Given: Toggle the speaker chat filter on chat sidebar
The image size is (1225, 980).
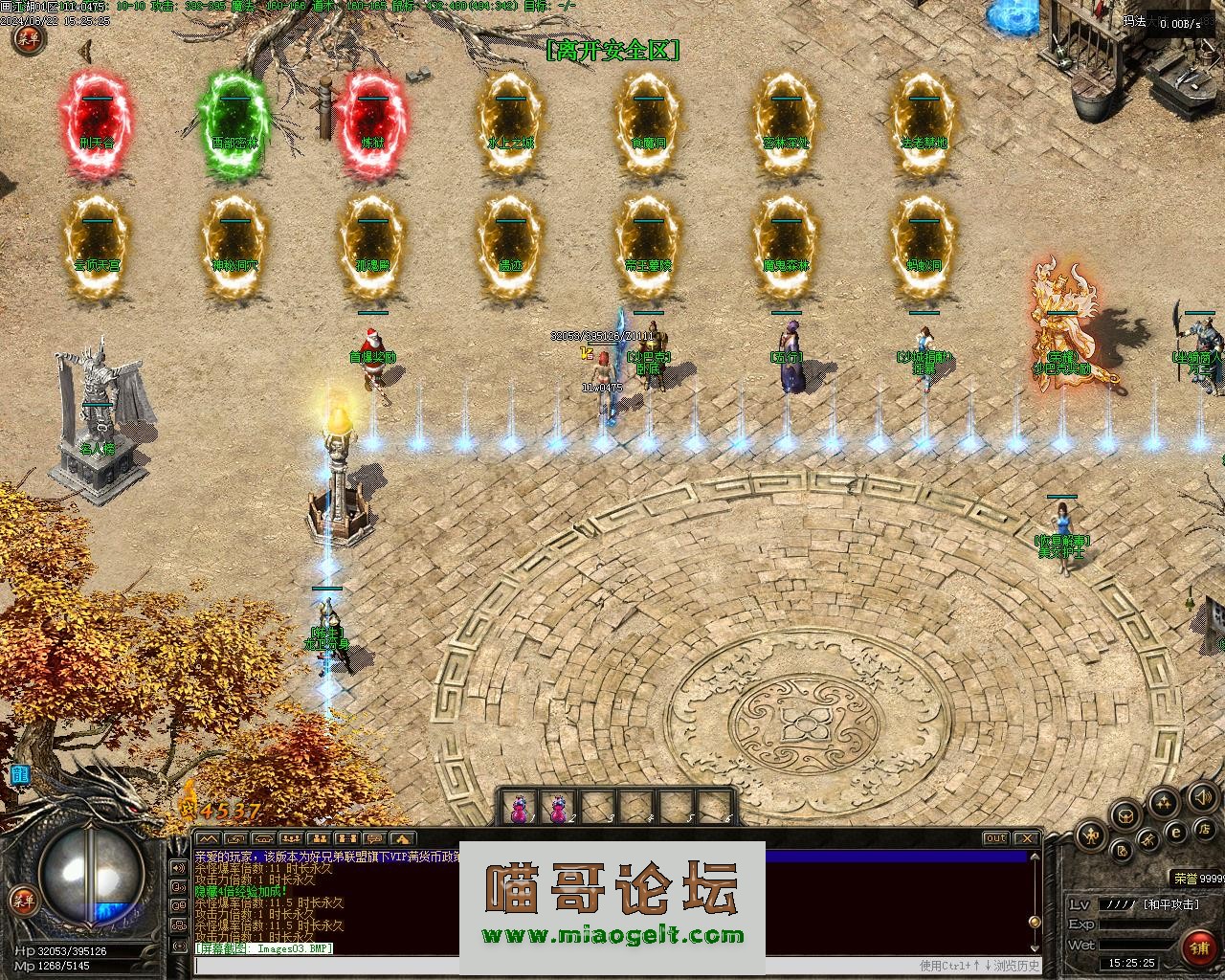Looking at the screenshot, I should 178,867.
